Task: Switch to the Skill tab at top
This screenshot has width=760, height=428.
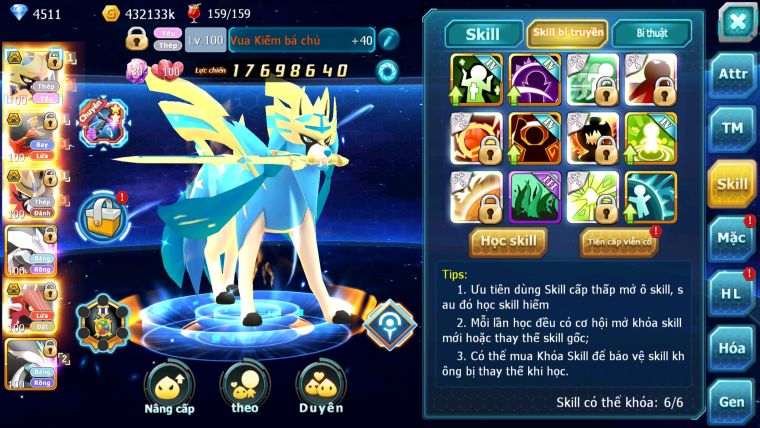Action: point(483,34)
